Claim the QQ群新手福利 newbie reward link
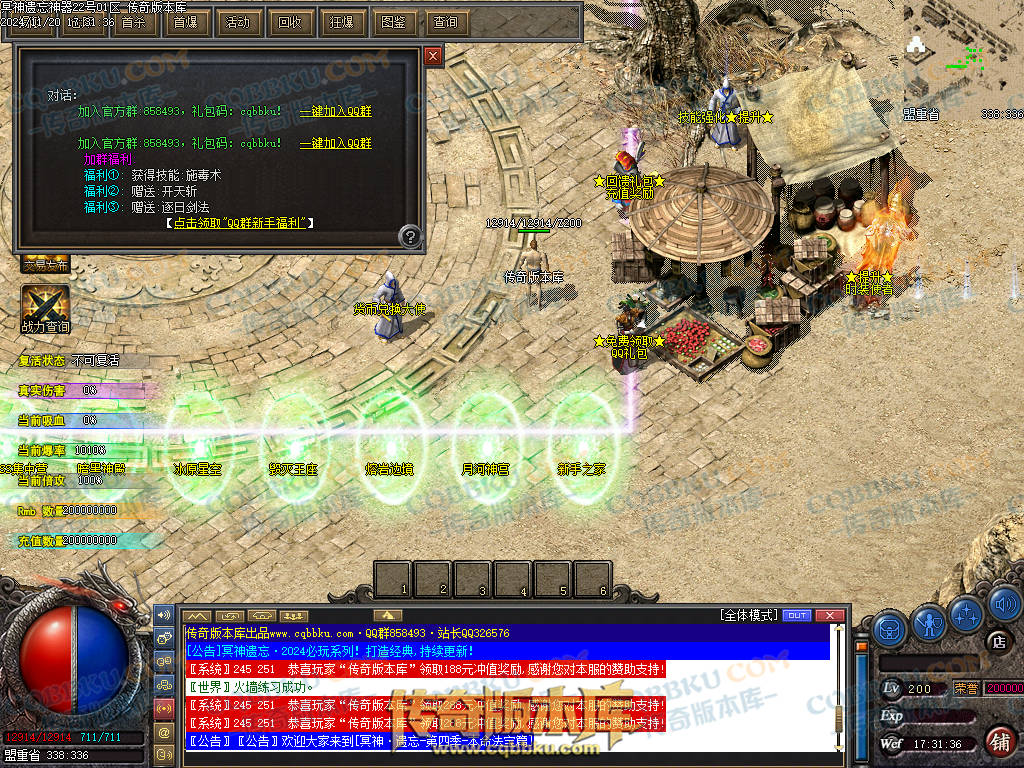Screen dimensions: 1024x768 [x=240, y=223]
